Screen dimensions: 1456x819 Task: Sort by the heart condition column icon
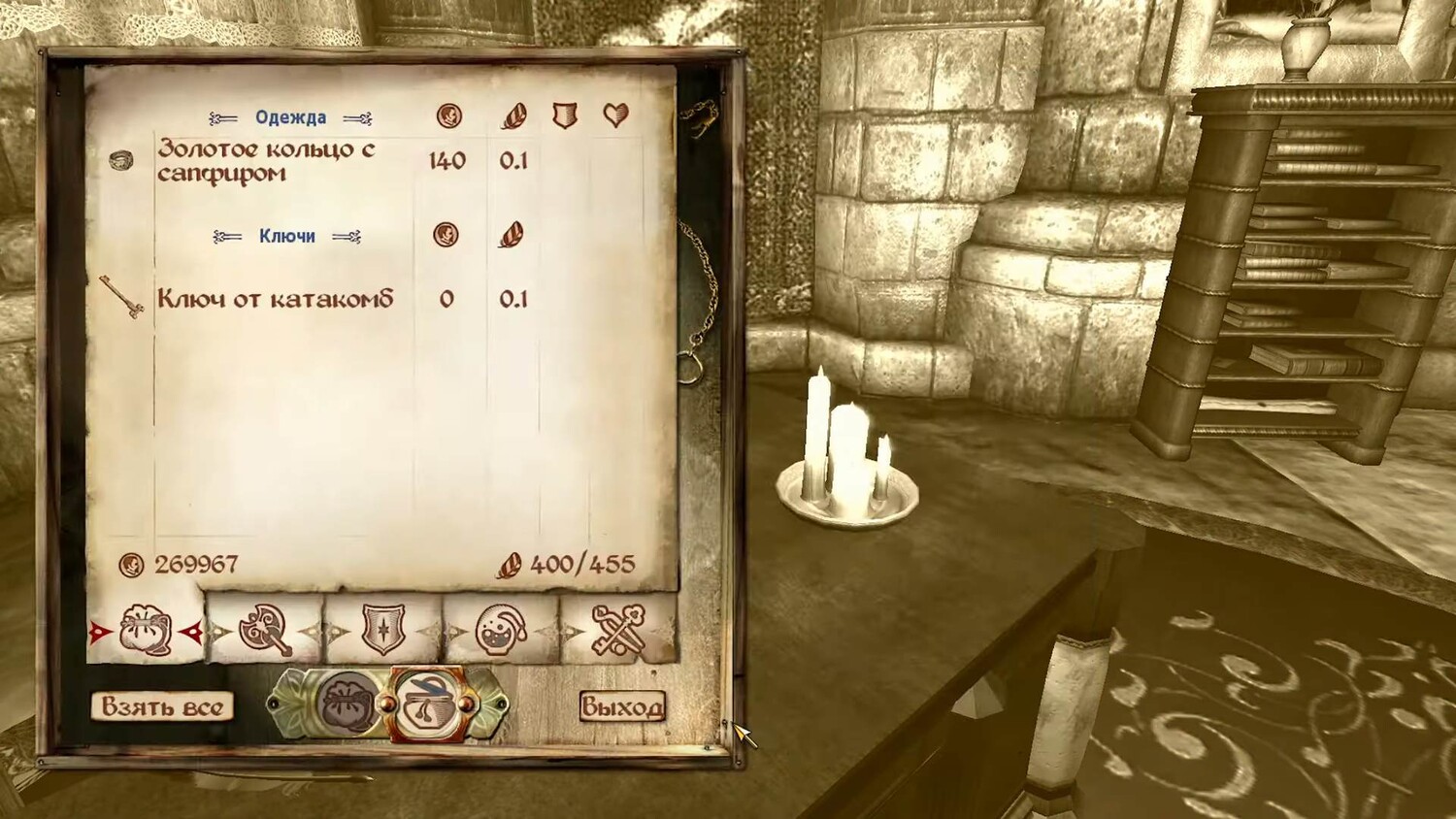615,116
